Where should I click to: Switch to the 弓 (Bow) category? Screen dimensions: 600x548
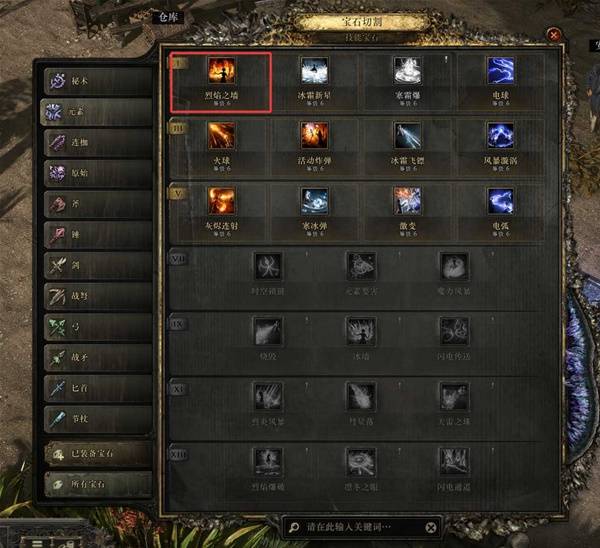click(95, 325)
